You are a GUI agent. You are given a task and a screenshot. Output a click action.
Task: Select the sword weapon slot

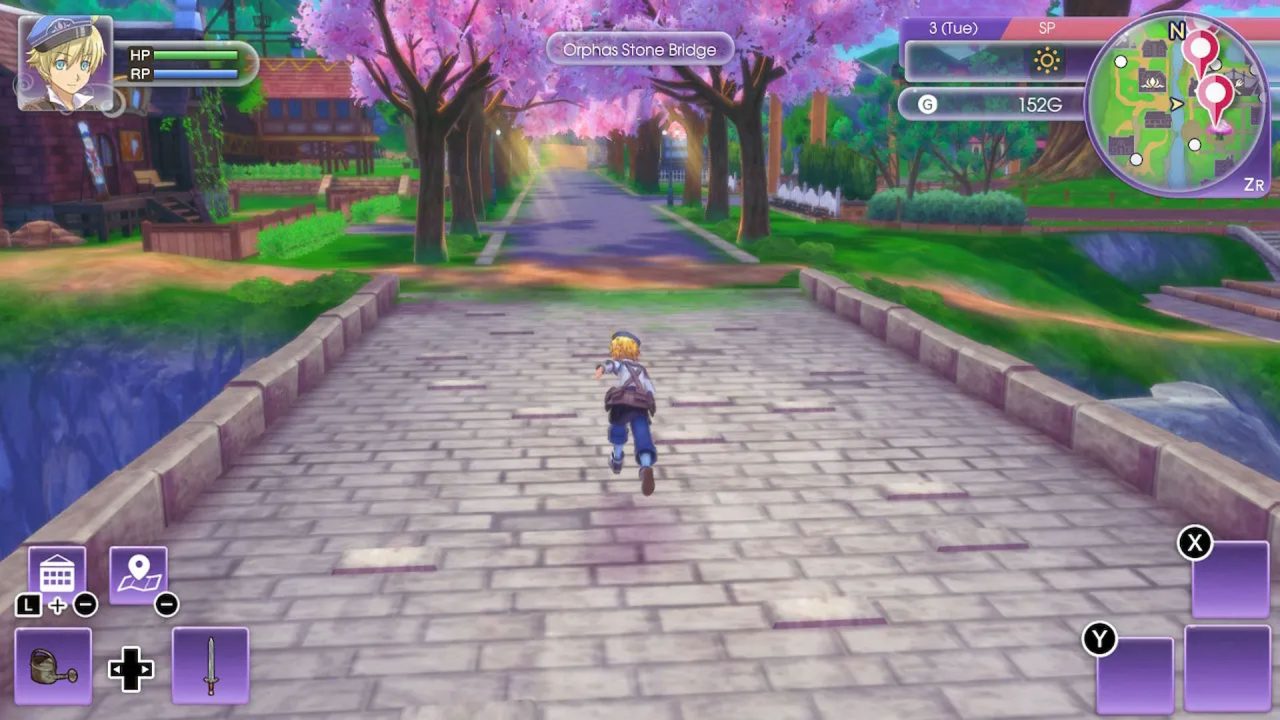click(x=210, y=665)
